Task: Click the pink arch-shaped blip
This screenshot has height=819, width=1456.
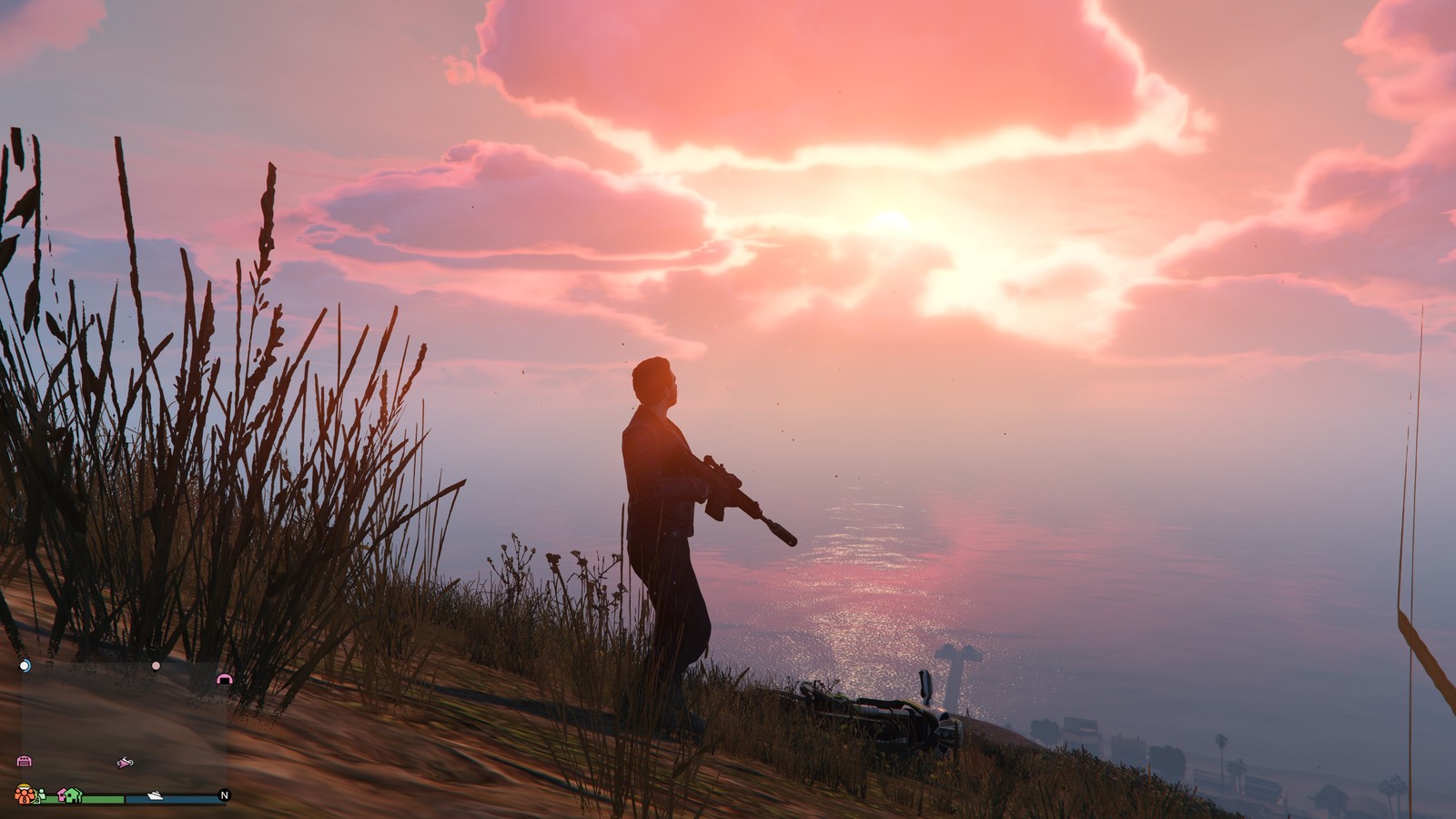Action: coord(225,678)
